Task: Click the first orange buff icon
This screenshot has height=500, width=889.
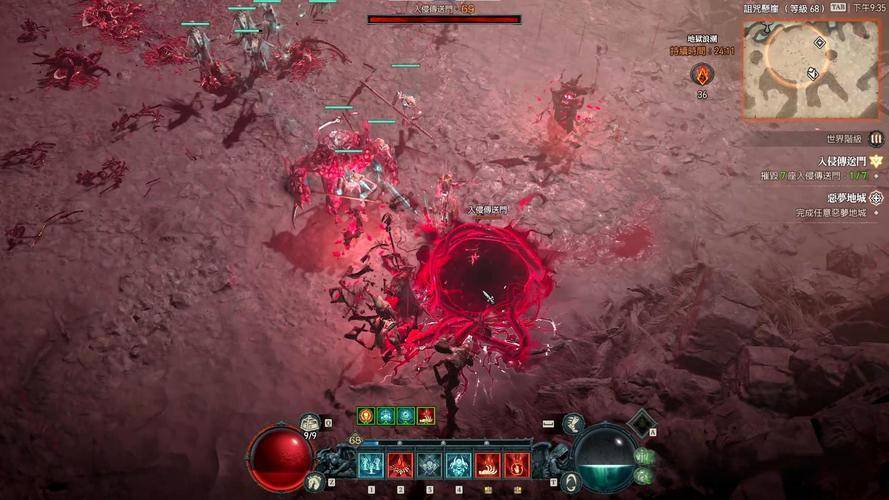Action: coord(366,416)
